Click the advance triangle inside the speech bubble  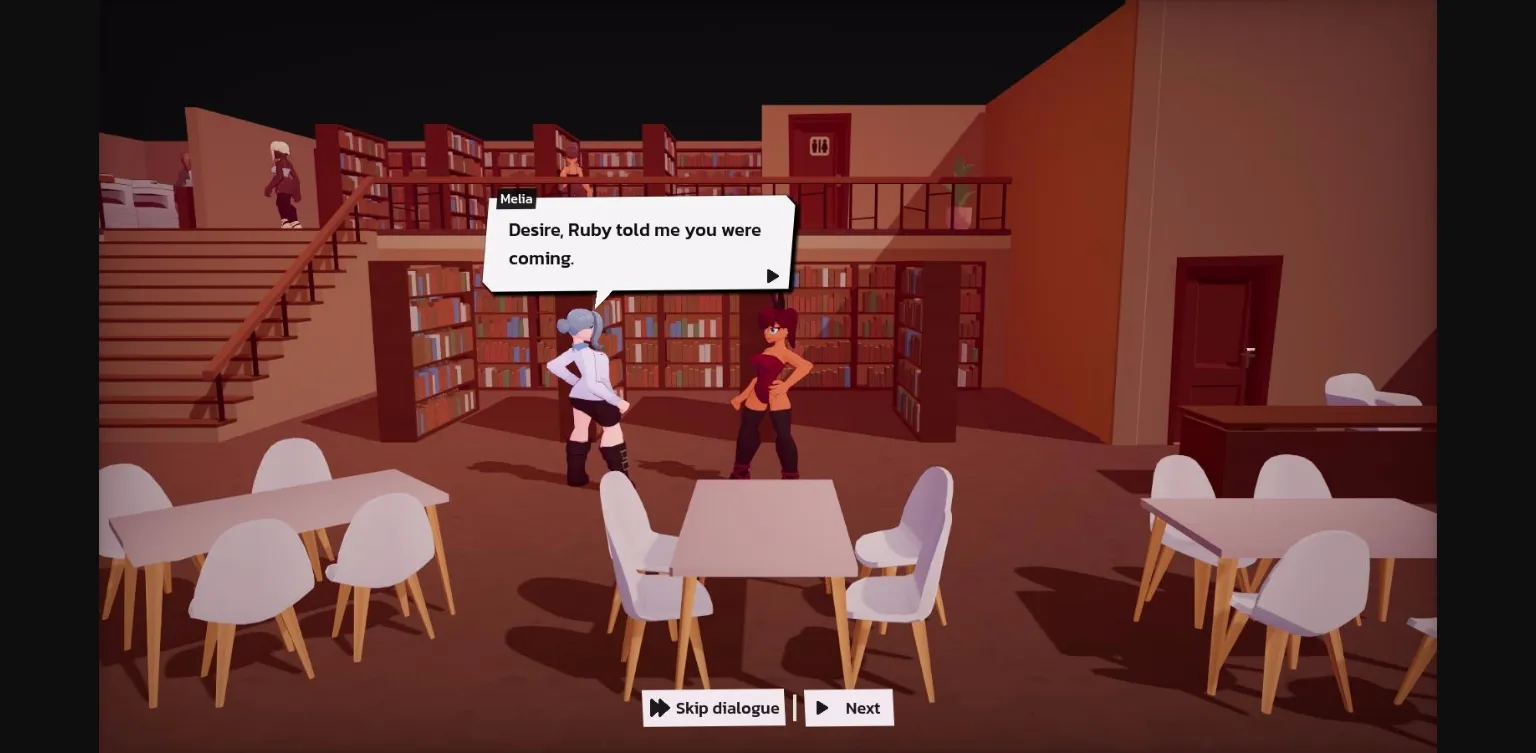click(772, 276)
